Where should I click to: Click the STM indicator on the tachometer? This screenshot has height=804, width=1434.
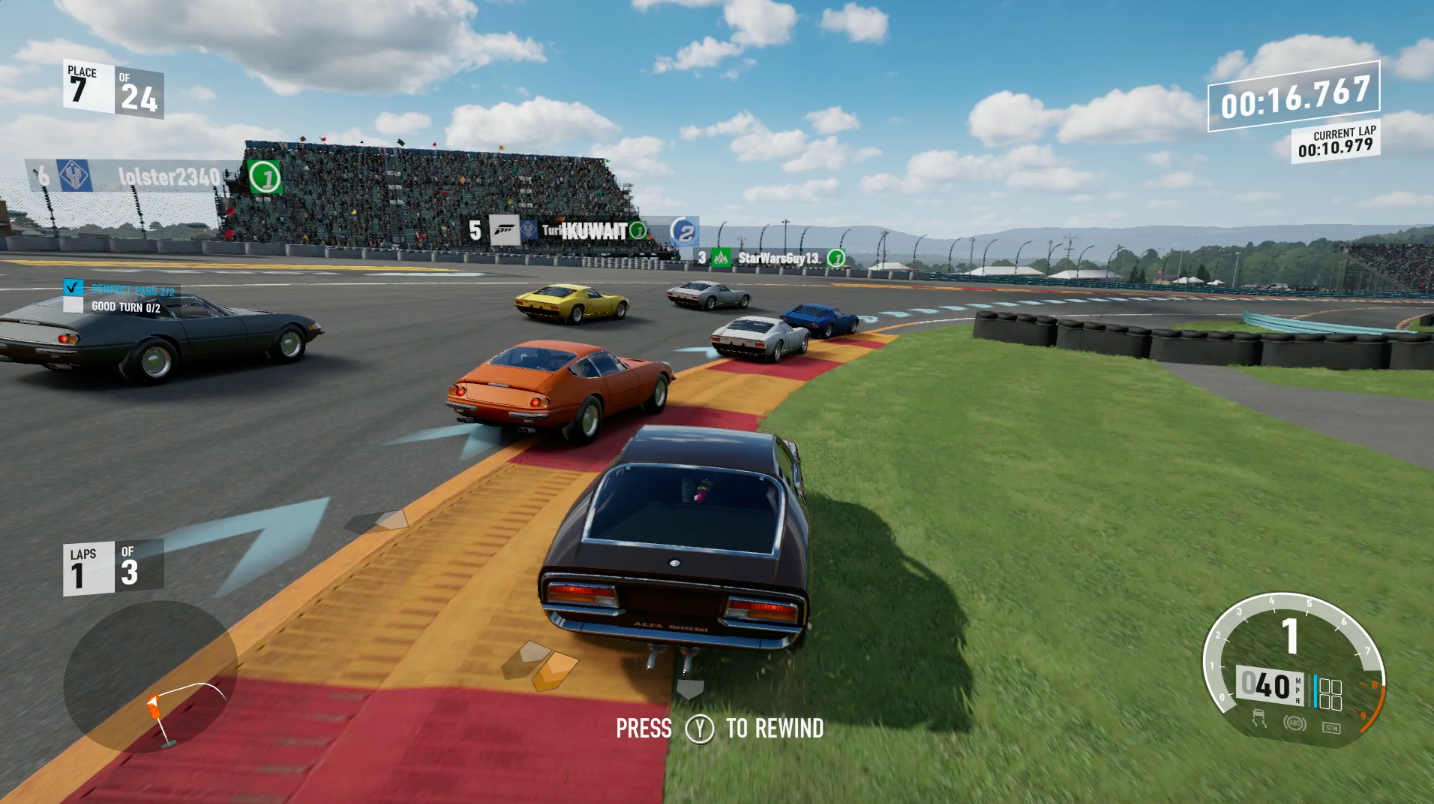coord(1330,726)
